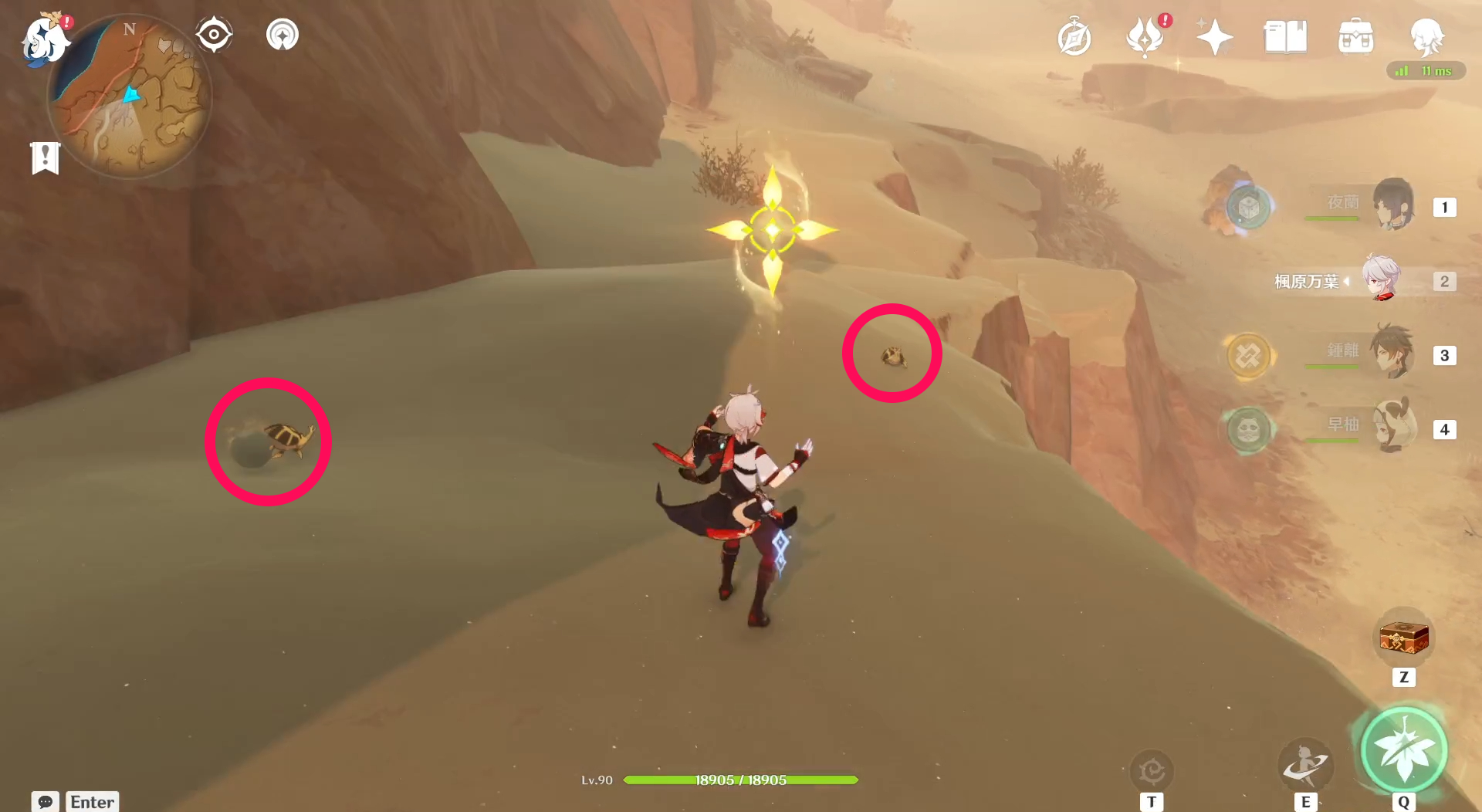Open the Character profile icon
1482x812 pixels.
pos(1427,36)
